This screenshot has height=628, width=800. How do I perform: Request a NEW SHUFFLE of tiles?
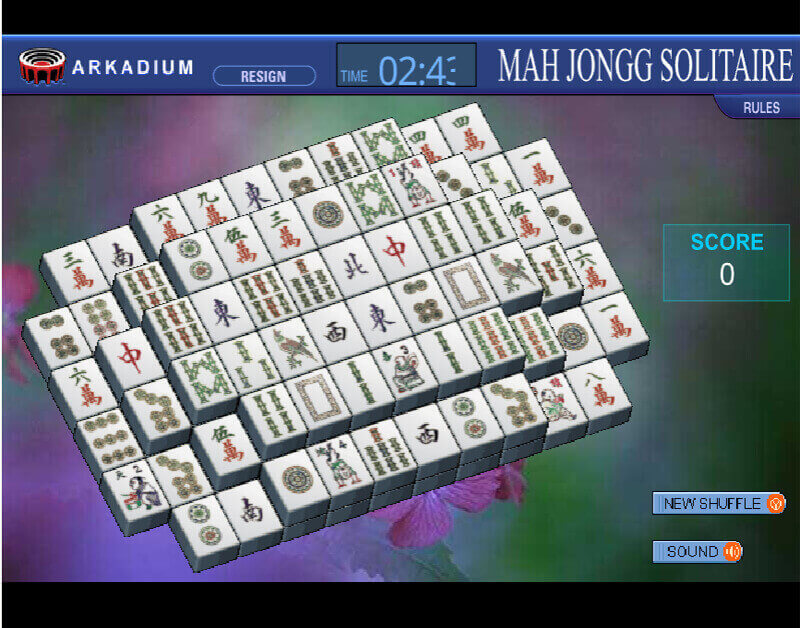pyautogui.click(x=718, y=503)
